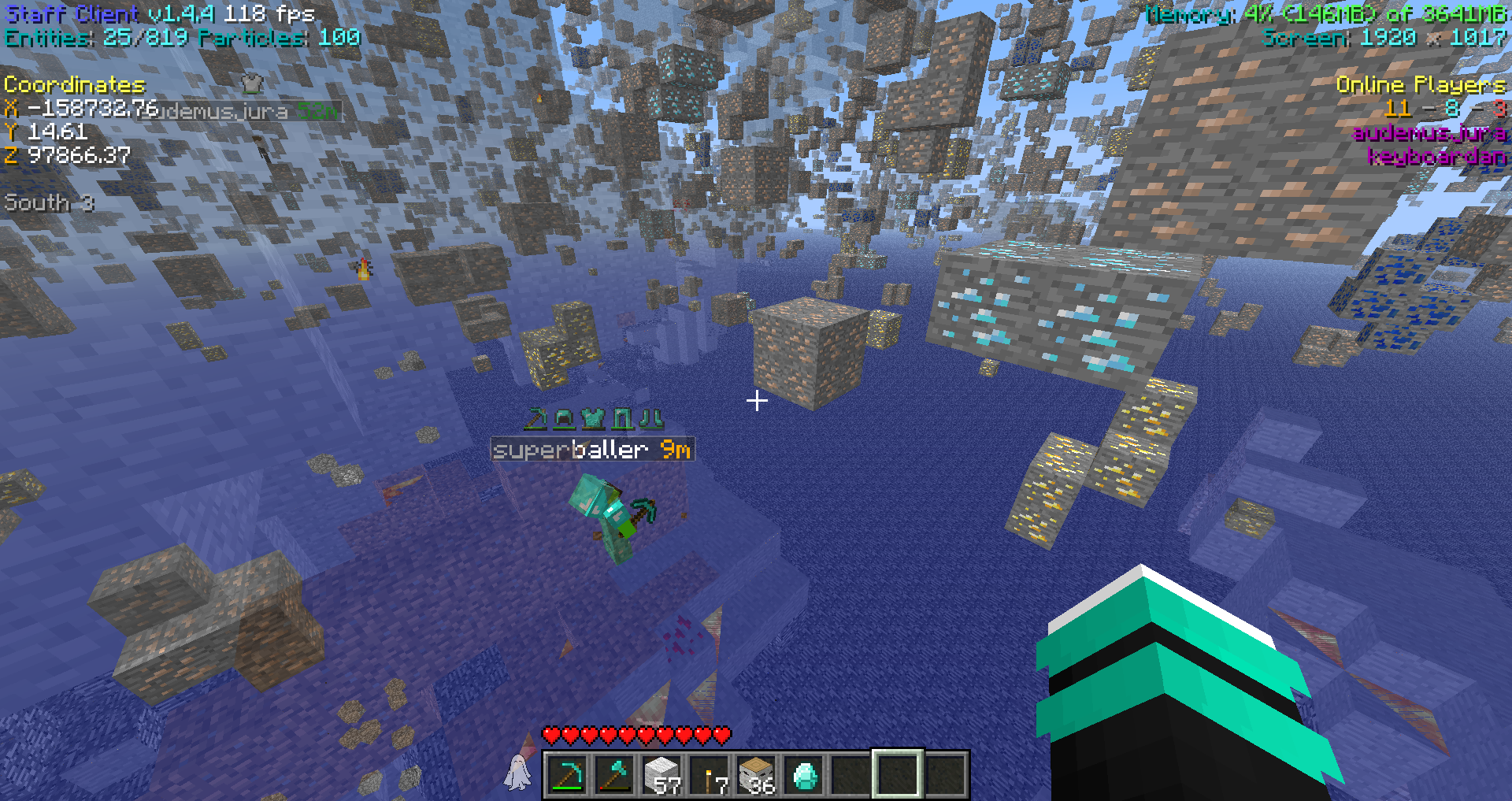1512x801 pixels.
Task: Click the ghost icon beside the hotbar
Action: pos(517,772)
